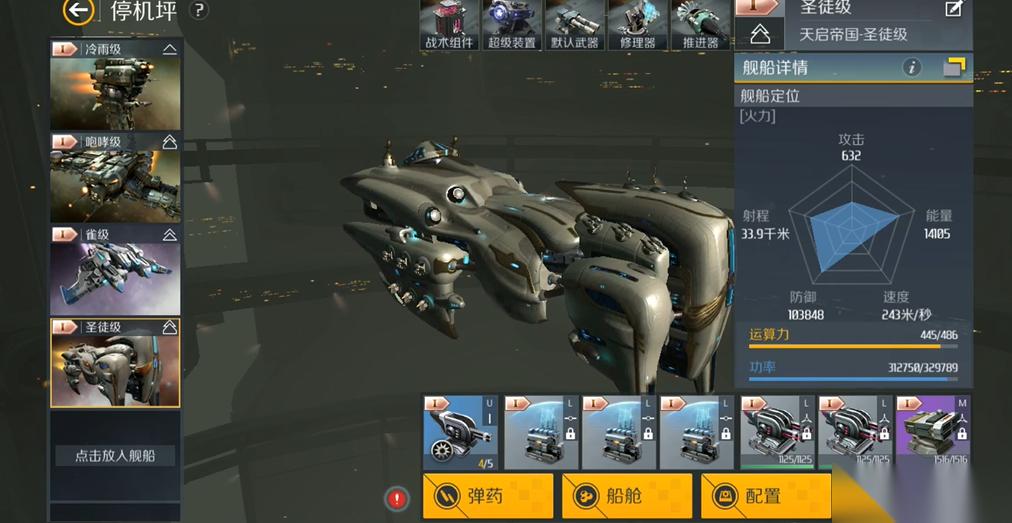This screenshot has width=1012, height=523.
Task: Click the red alert exclamation icon
Action: coord(398,497)
